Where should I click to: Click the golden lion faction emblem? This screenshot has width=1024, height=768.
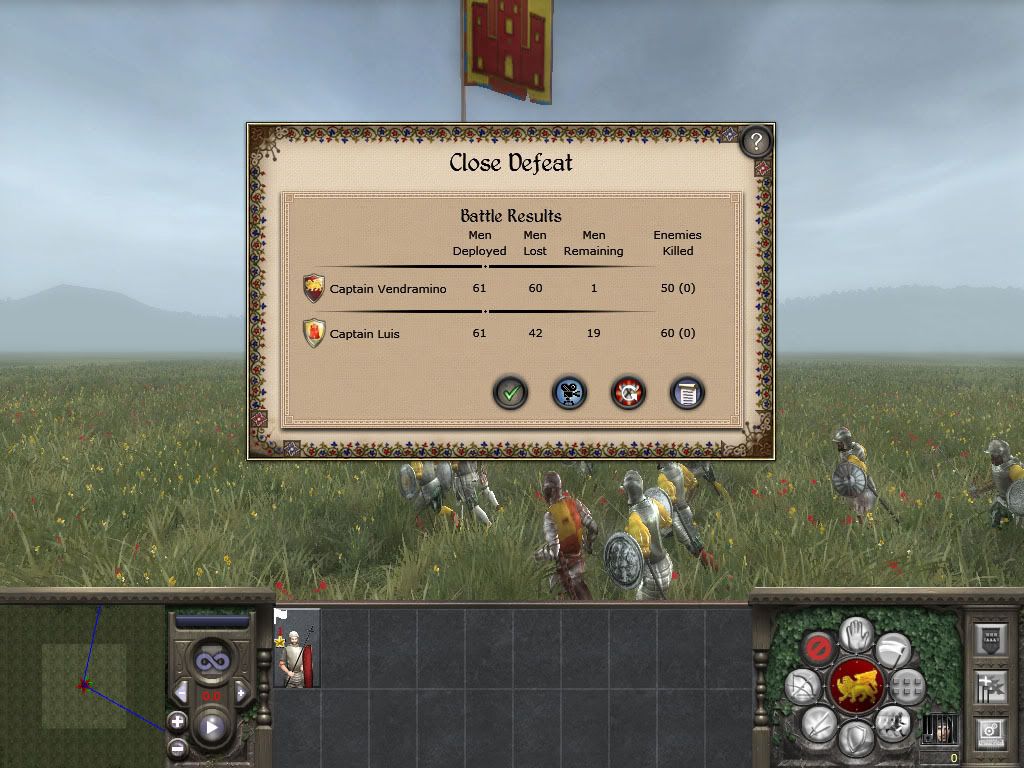click(x=856, y=687)
